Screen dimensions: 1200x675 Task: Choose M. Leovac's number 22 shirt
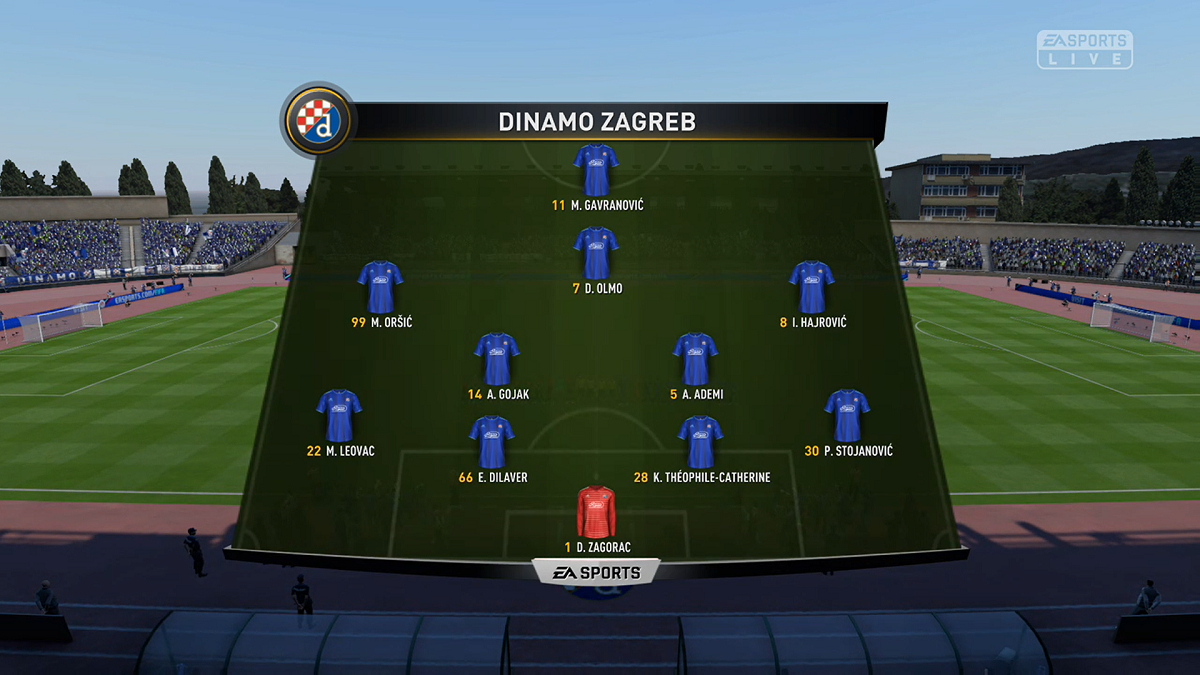pyautogui.click(x=339, y=416)
